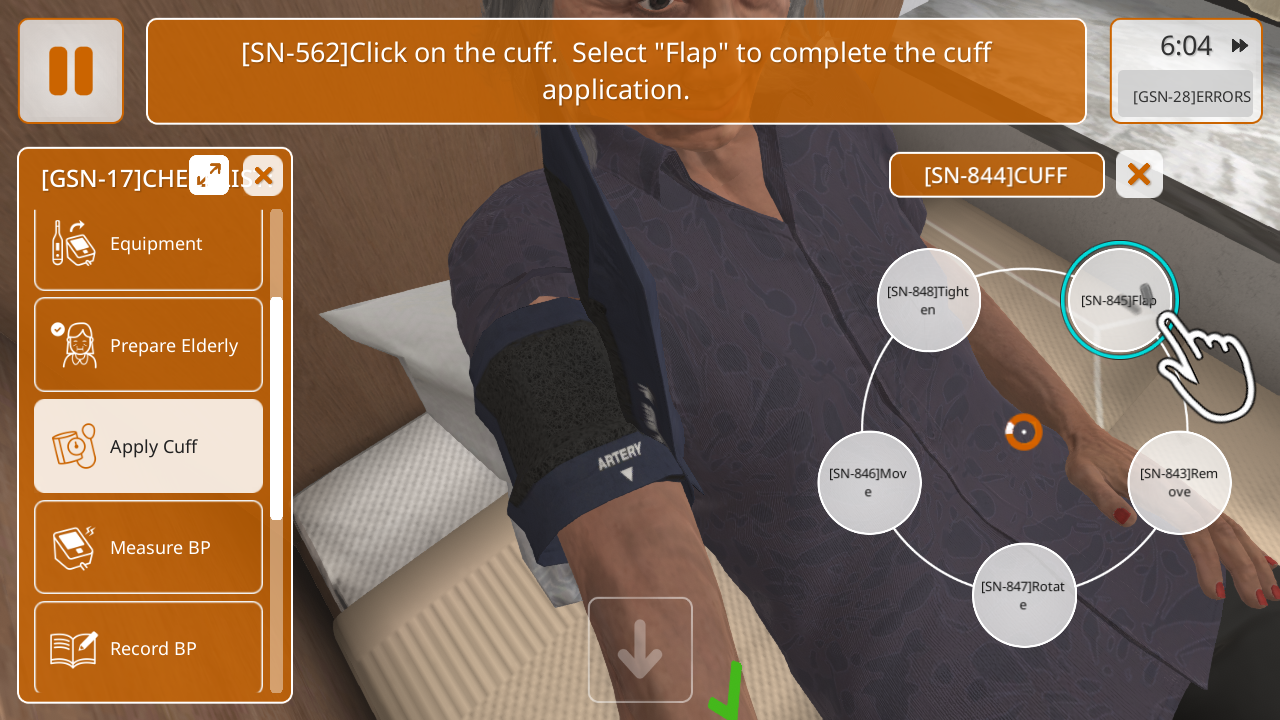The width and height of the screenshot is (1280, 720).
Task: Select the Prepare Elderly checklist step
Action: click(148, 345)
